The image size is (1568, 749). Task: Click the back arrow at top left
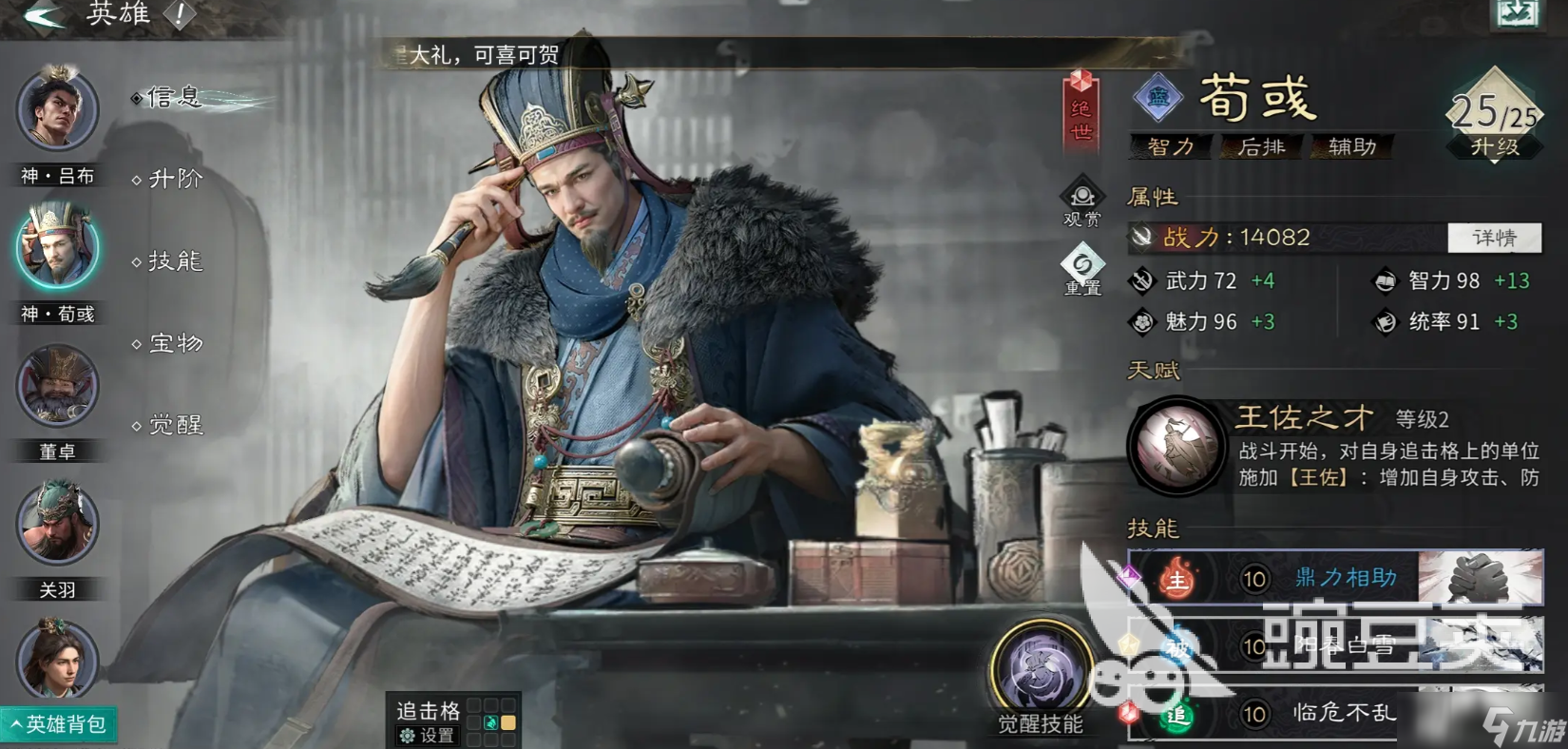43,14
